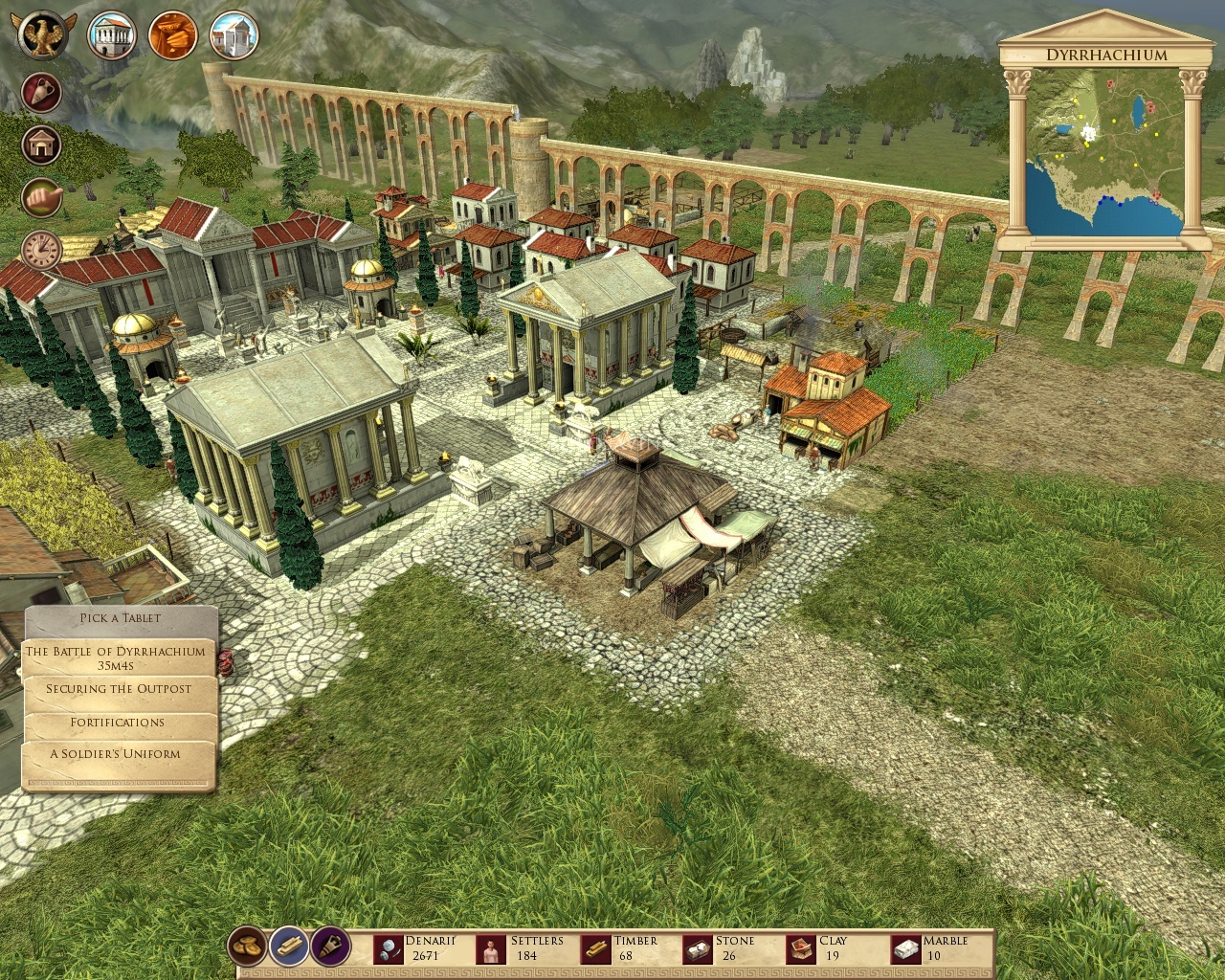Click the Marble resource icon
This screenshot has height=980, width=1225.
(x=903, y=948)
